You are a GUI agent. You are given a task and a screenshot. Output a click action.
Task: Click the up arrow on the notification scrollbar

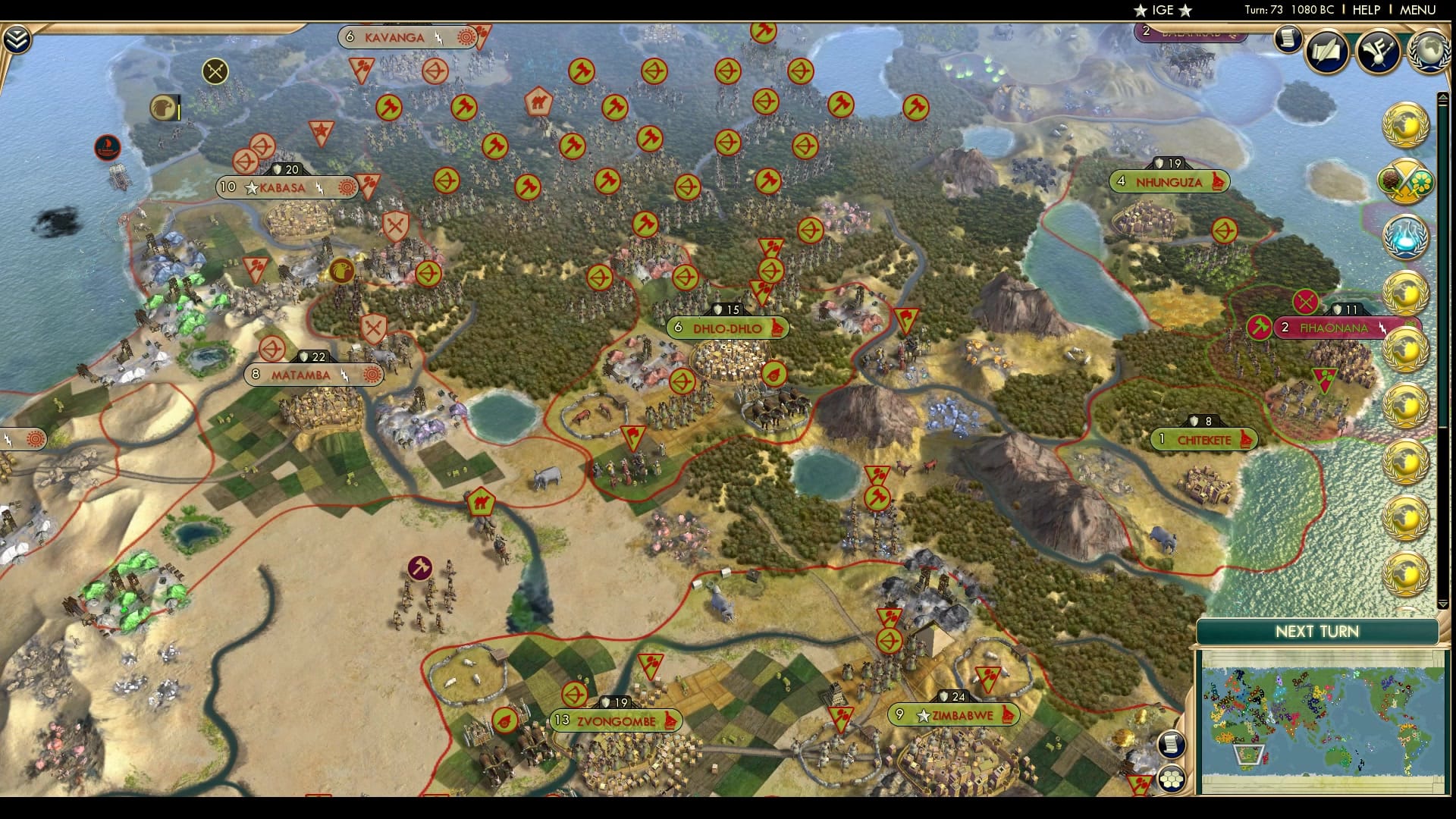coord(1442,97)
